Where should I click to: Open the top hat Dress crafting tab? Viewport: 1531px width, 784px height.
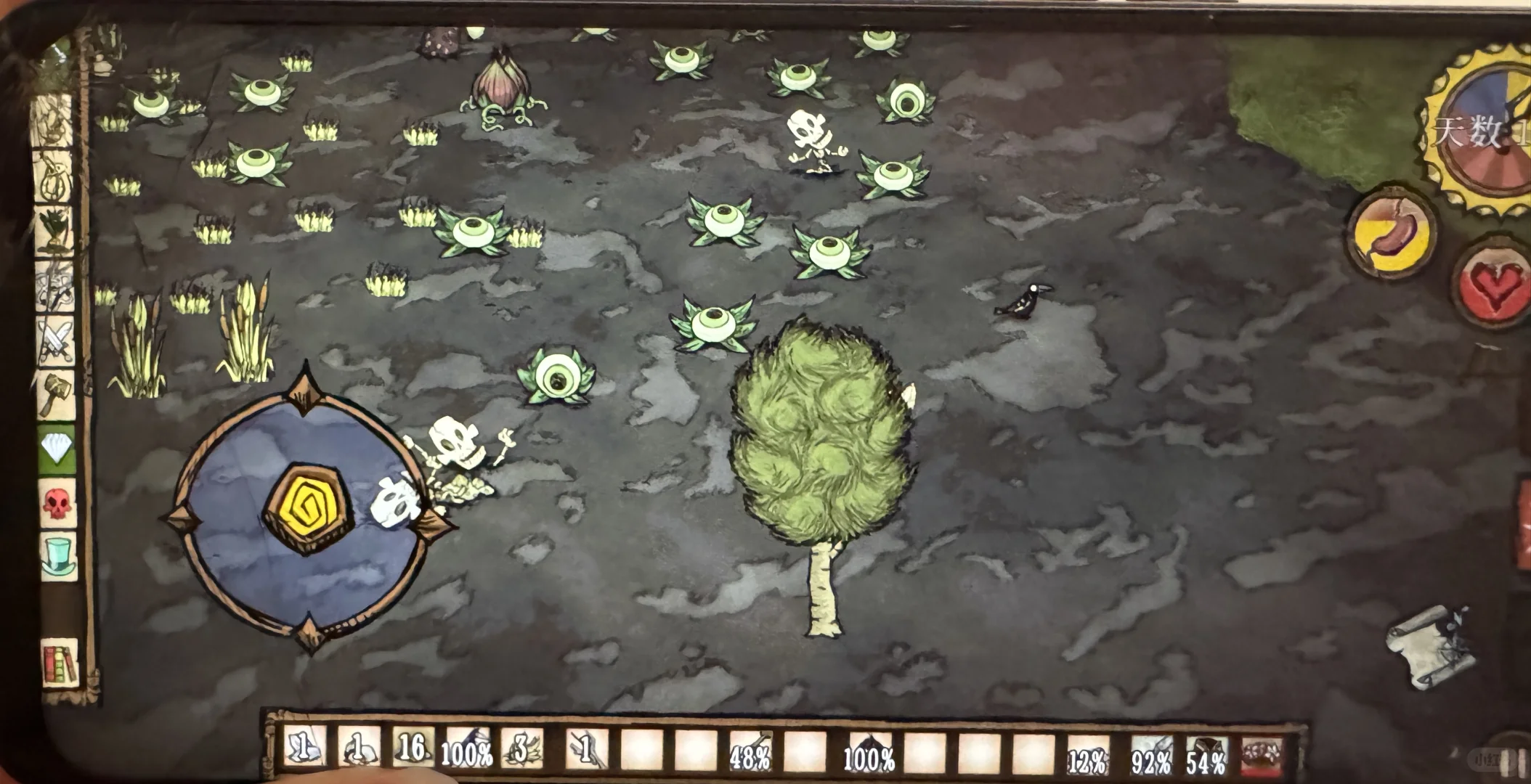(x=58, y=556)
